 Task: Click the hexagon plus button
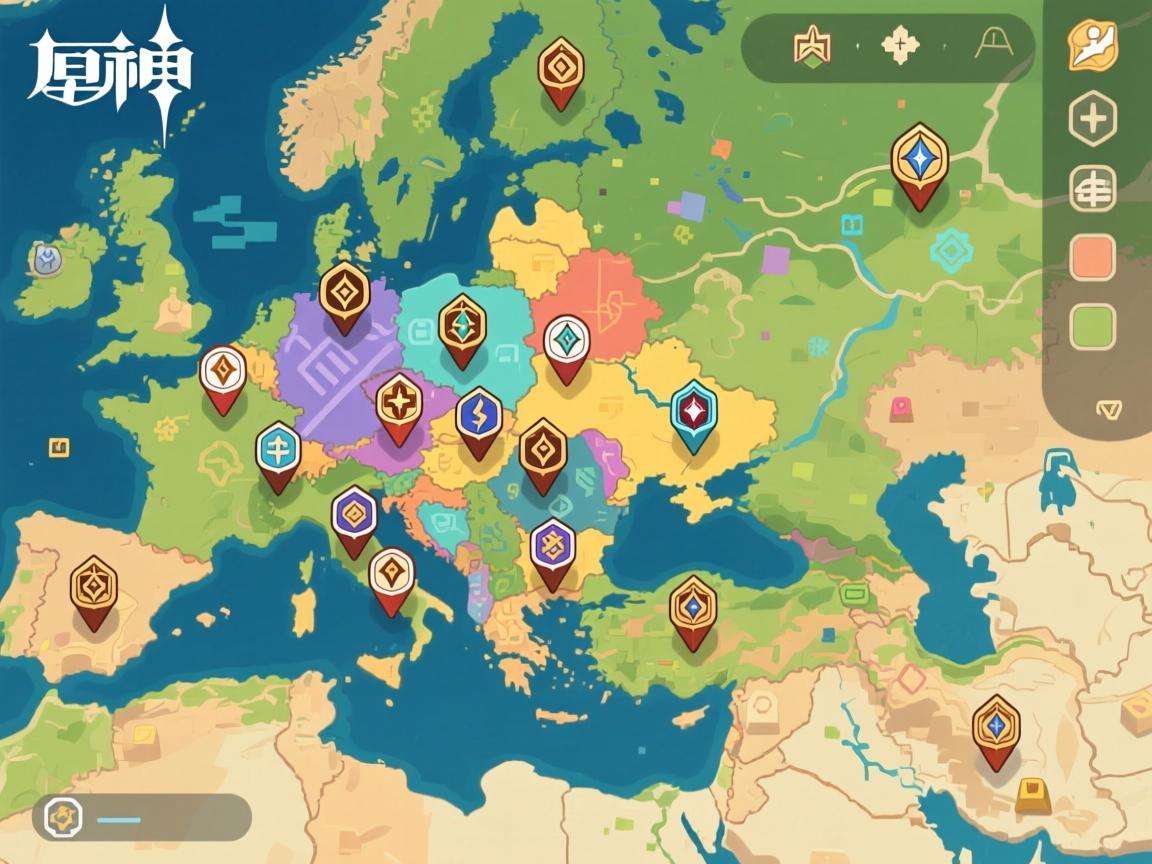point(1092,120)
